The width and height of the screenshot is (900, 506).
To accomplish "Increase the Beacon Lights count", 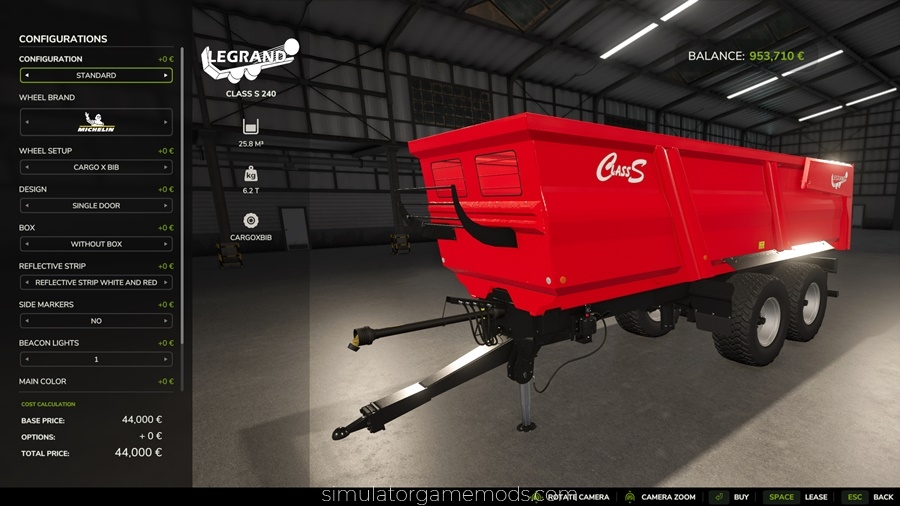I will coord(166,359).
